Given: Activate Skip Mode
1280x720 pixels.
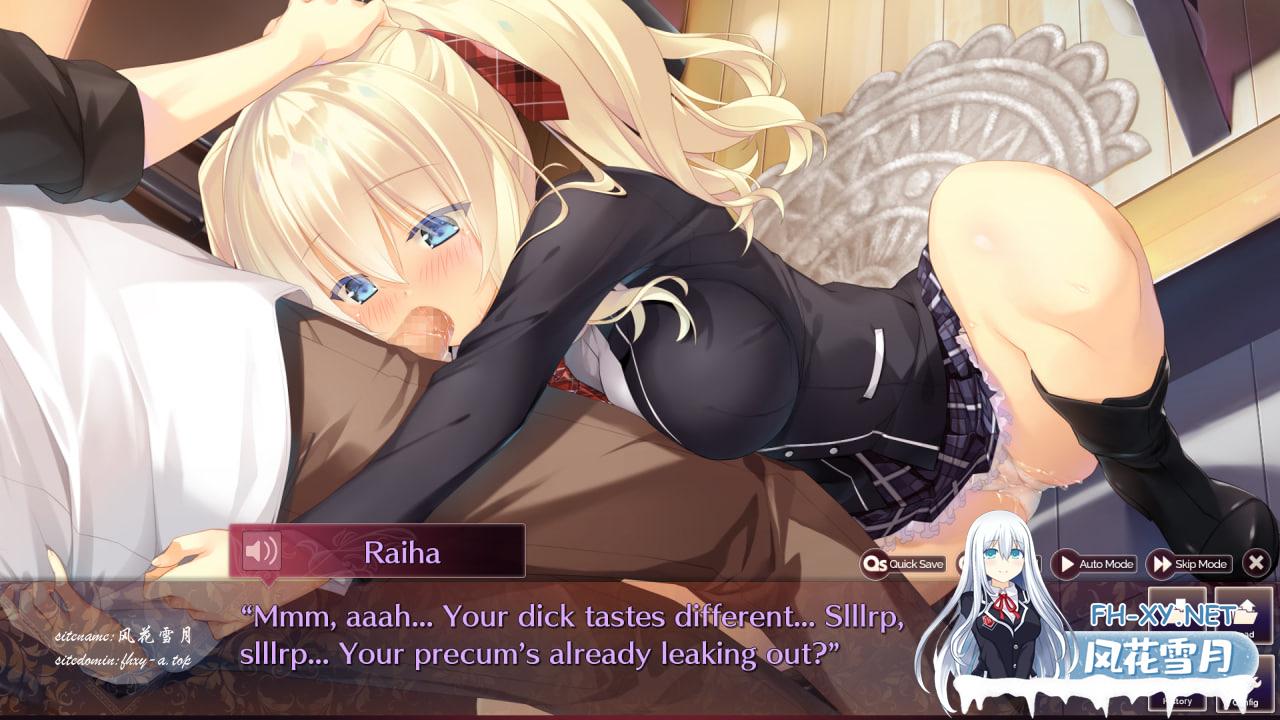Looking at the screenshot, I should [1189, 564].
